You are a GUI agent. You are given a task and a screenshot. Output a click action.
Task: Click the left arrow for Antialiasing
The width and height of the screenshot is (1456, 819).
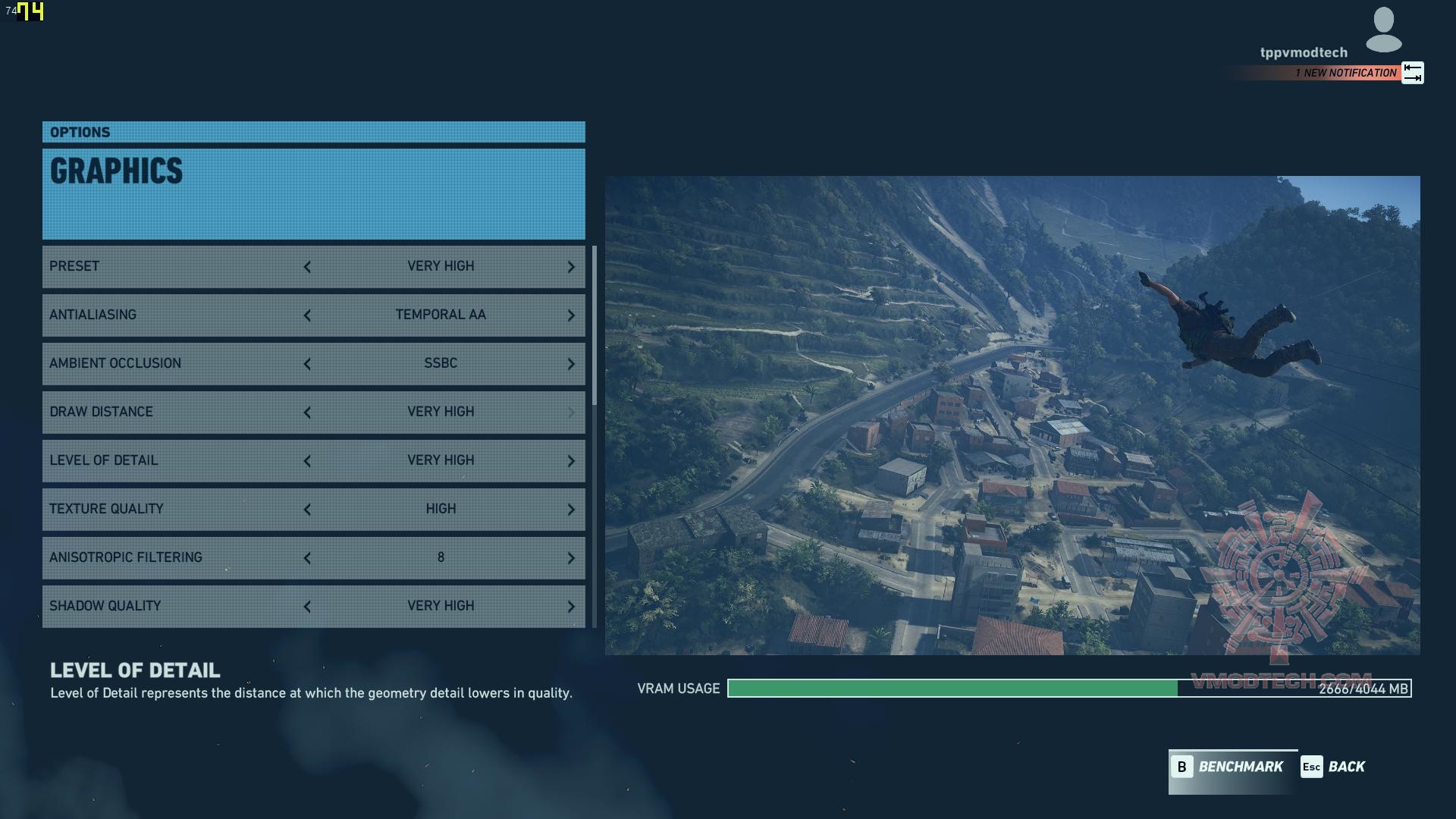tap(307, 315)
